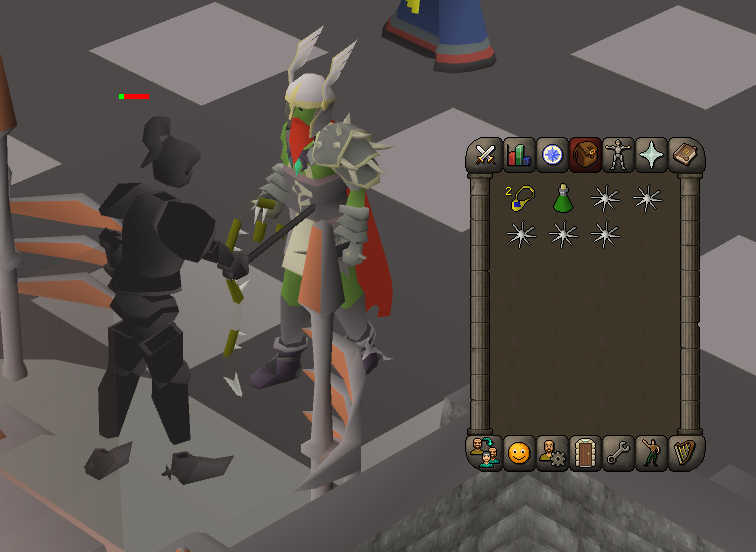This screenshot has height=552, width=756.
Task: Click the Logout door tab
Action: click(585, 451)
